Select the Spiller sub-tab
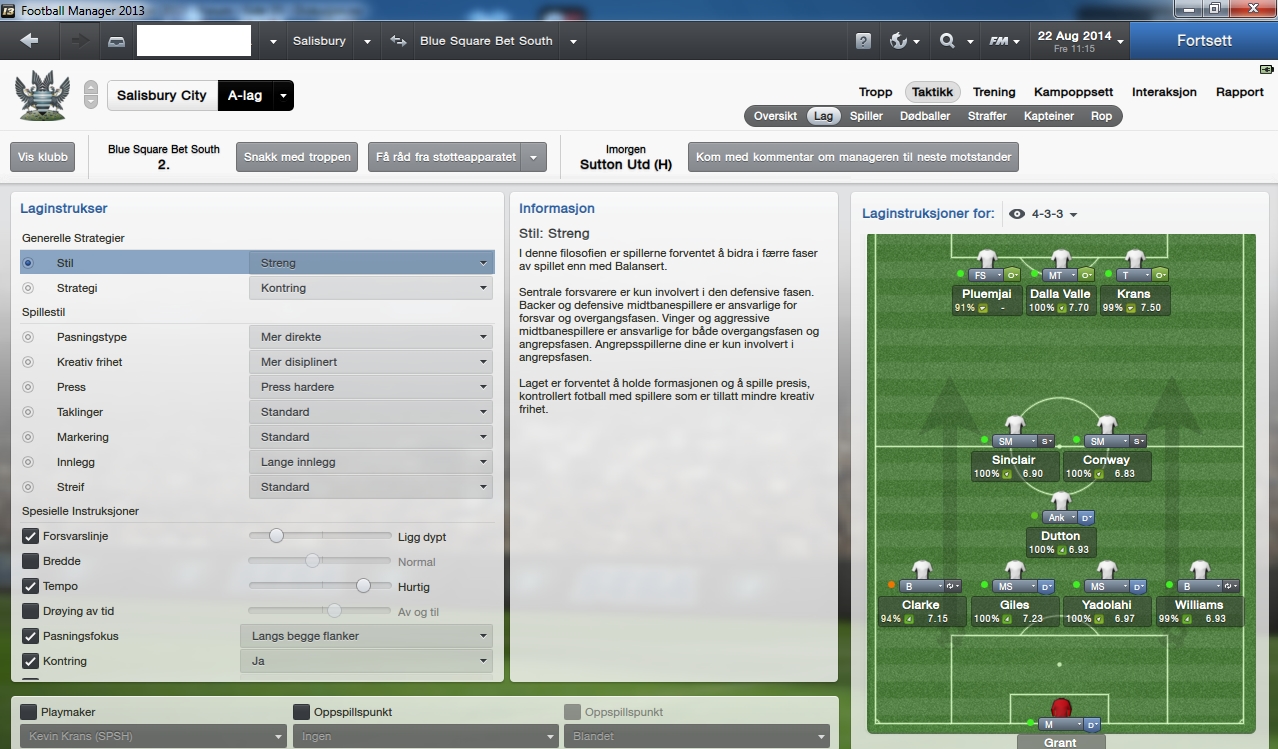Screen dimensions: 1278x749 point(866,116)
